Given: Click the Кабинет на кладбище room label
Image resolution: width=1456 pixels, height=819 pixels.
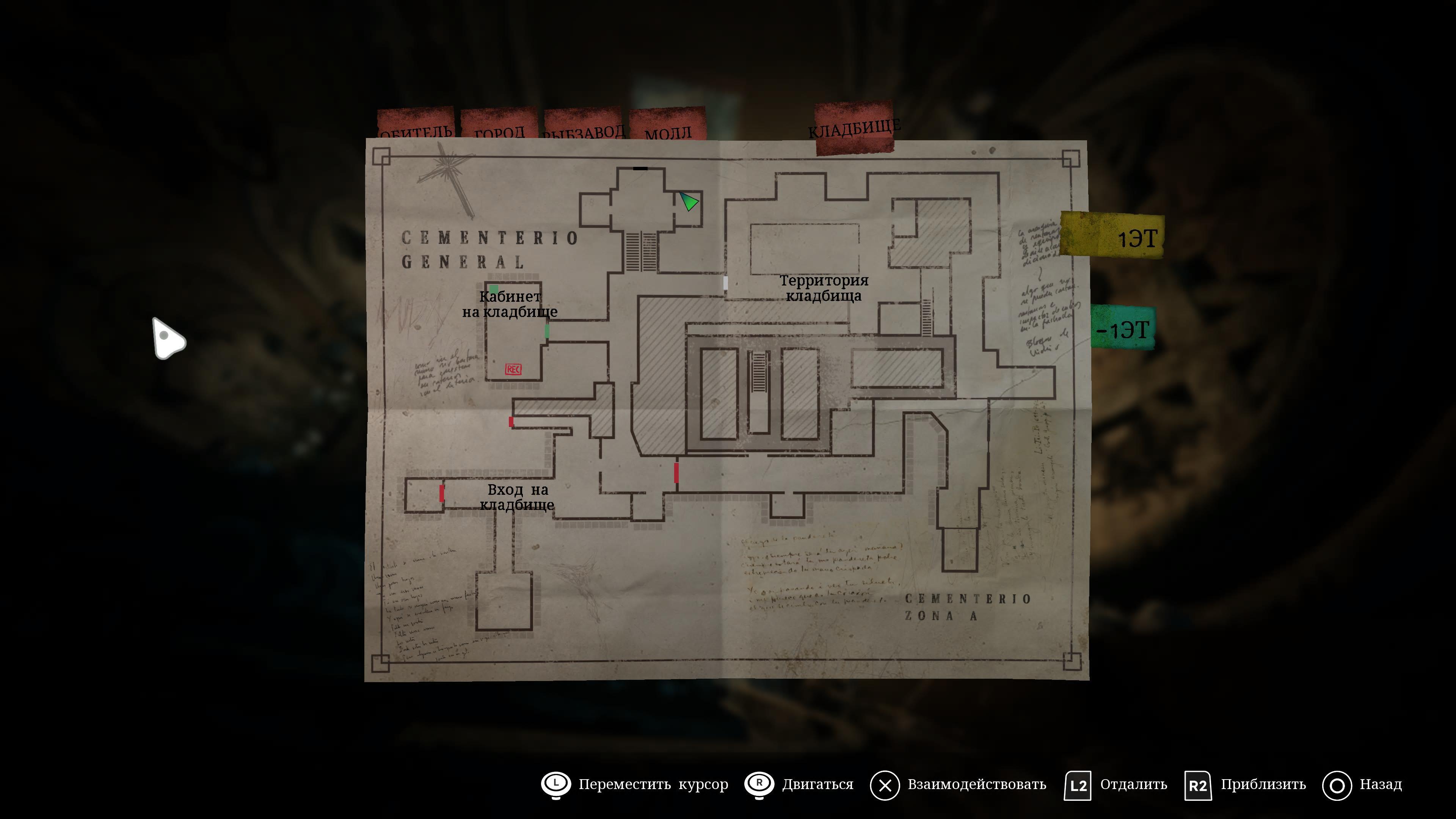Looking at the screenshot, I should pos(510,304).
